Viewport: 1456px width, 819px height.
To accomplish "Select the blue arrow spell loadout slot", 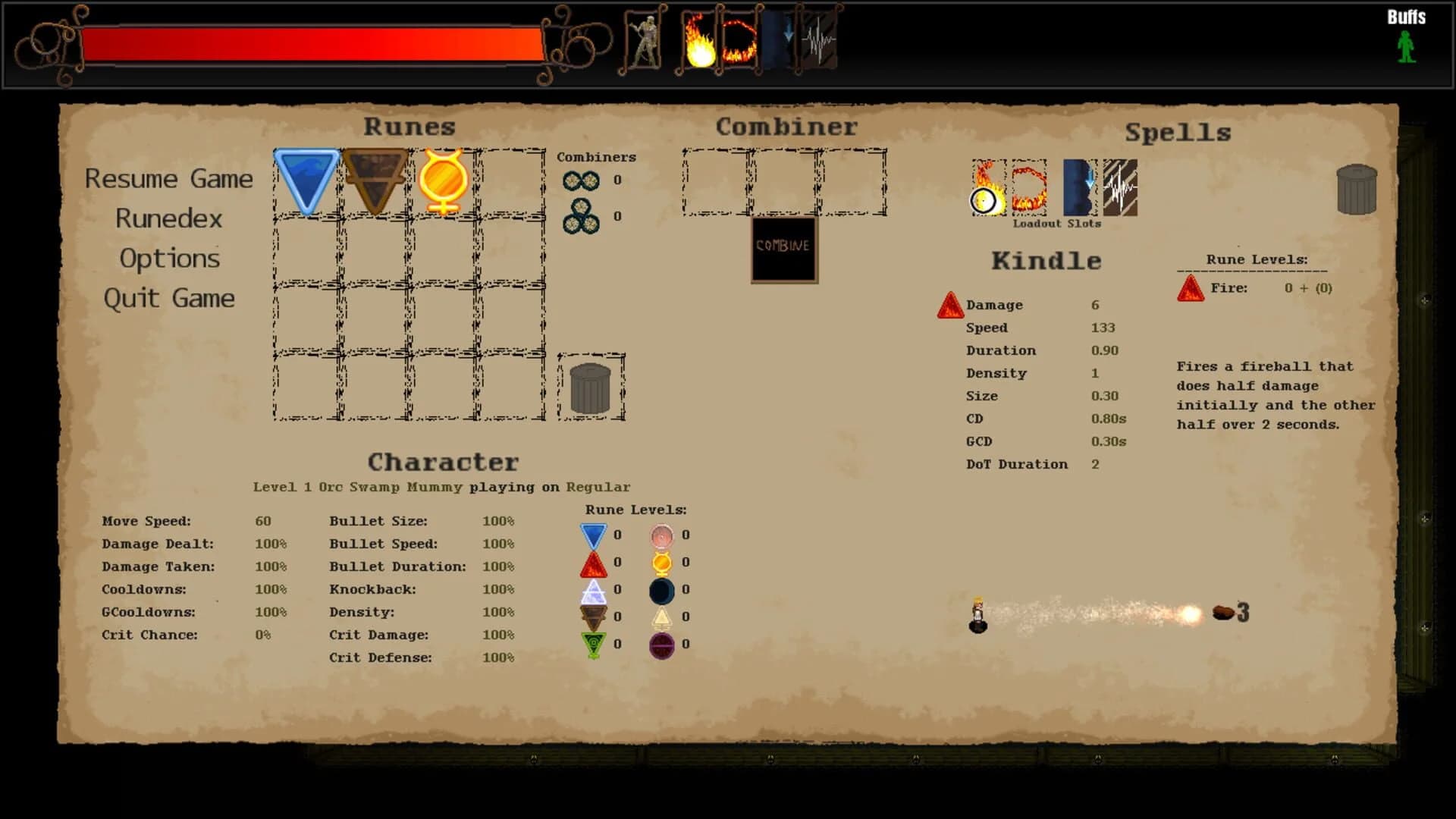I will point(1080,187).
